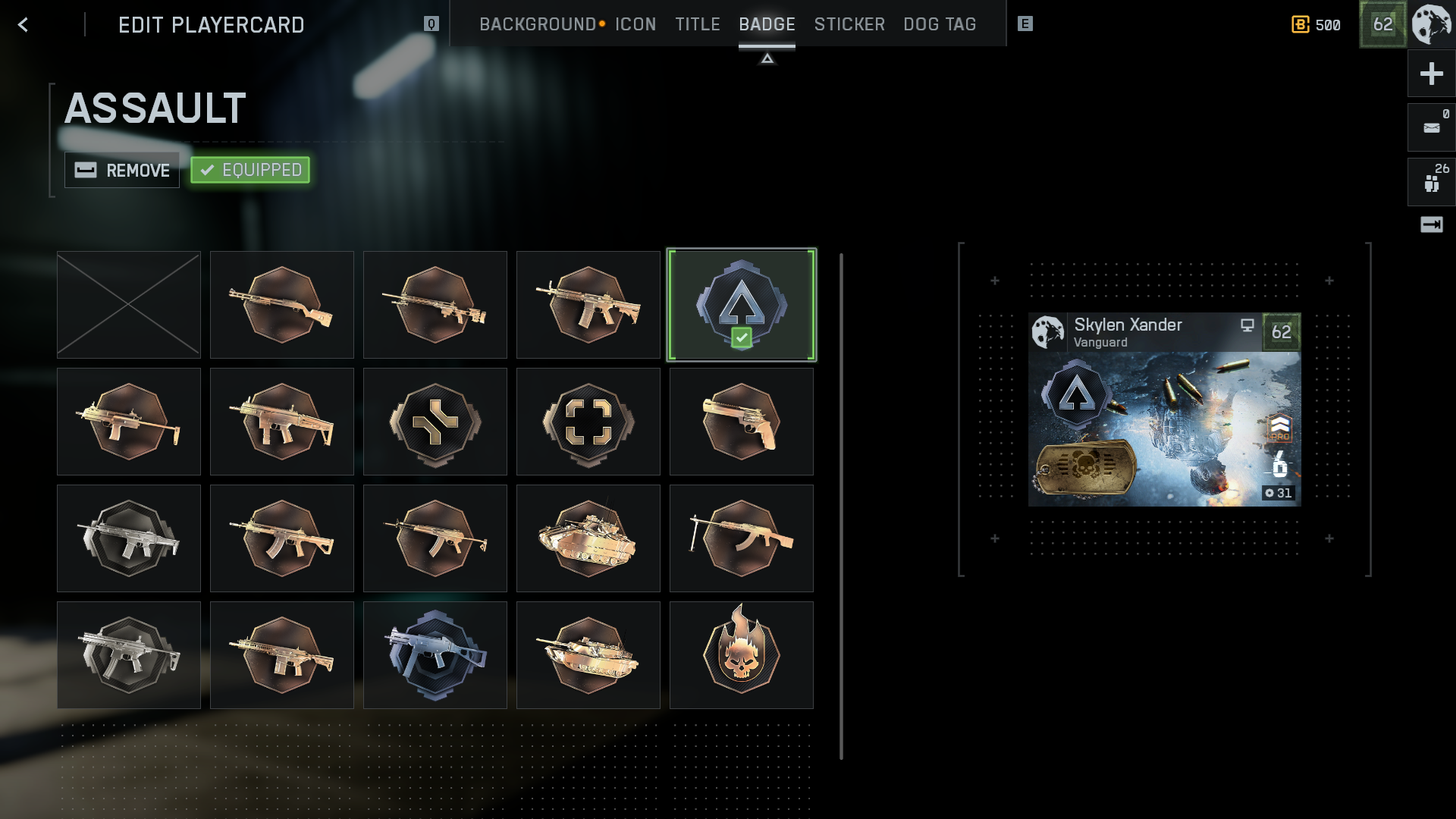
Task: Pick the flaming skull badge
Action: pyautogui.click(x=742, y=655)
